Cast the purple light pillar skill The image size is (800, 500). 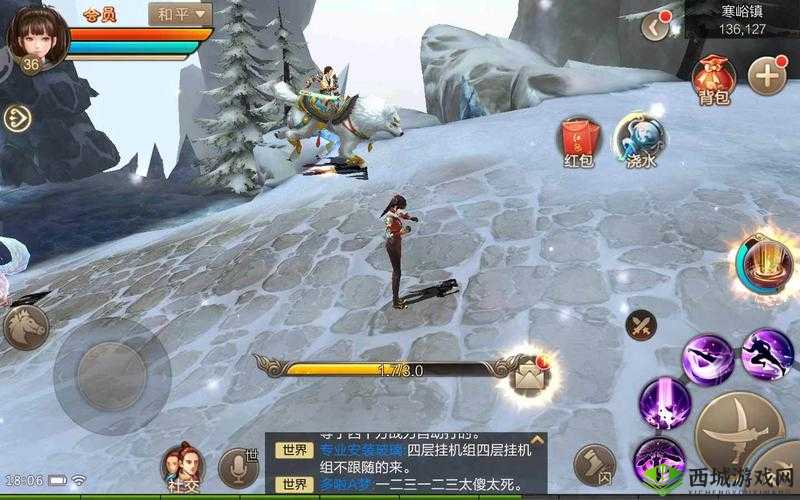(665, 400)
